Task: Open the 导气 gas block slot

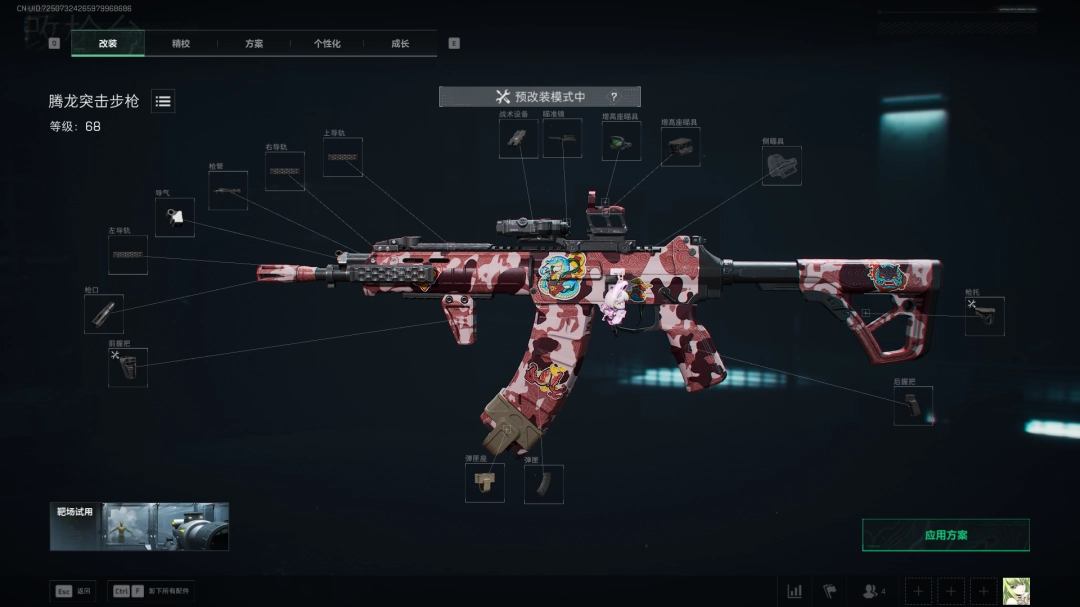Action: (175, 217)
